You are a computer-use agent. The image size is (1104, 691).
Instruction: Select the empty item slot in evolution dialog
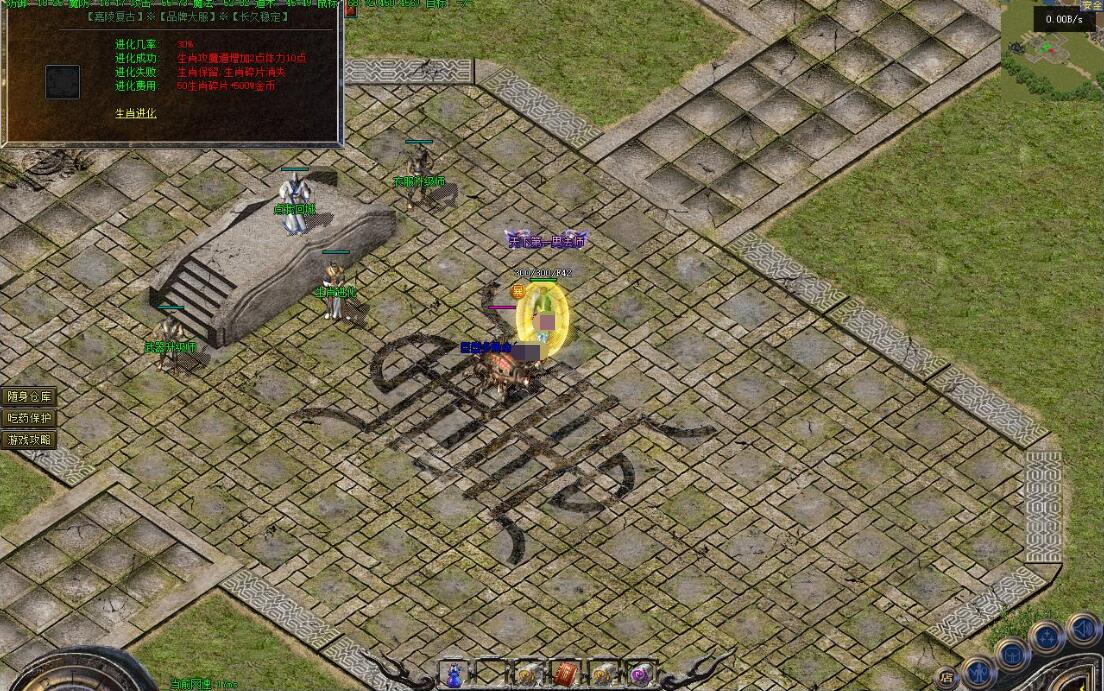(62, 81)
